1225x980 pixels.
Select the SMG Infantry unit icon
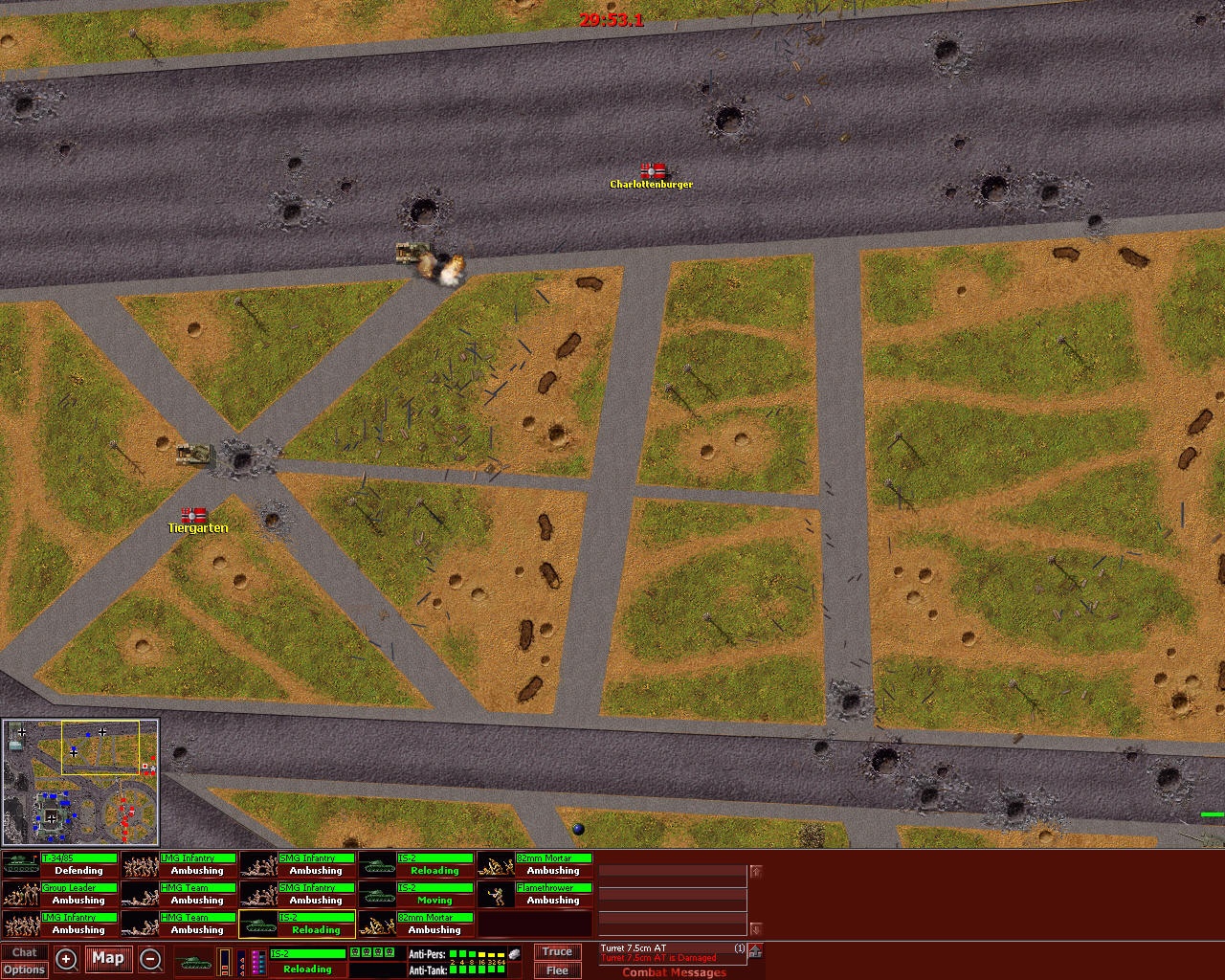(258, 864)
